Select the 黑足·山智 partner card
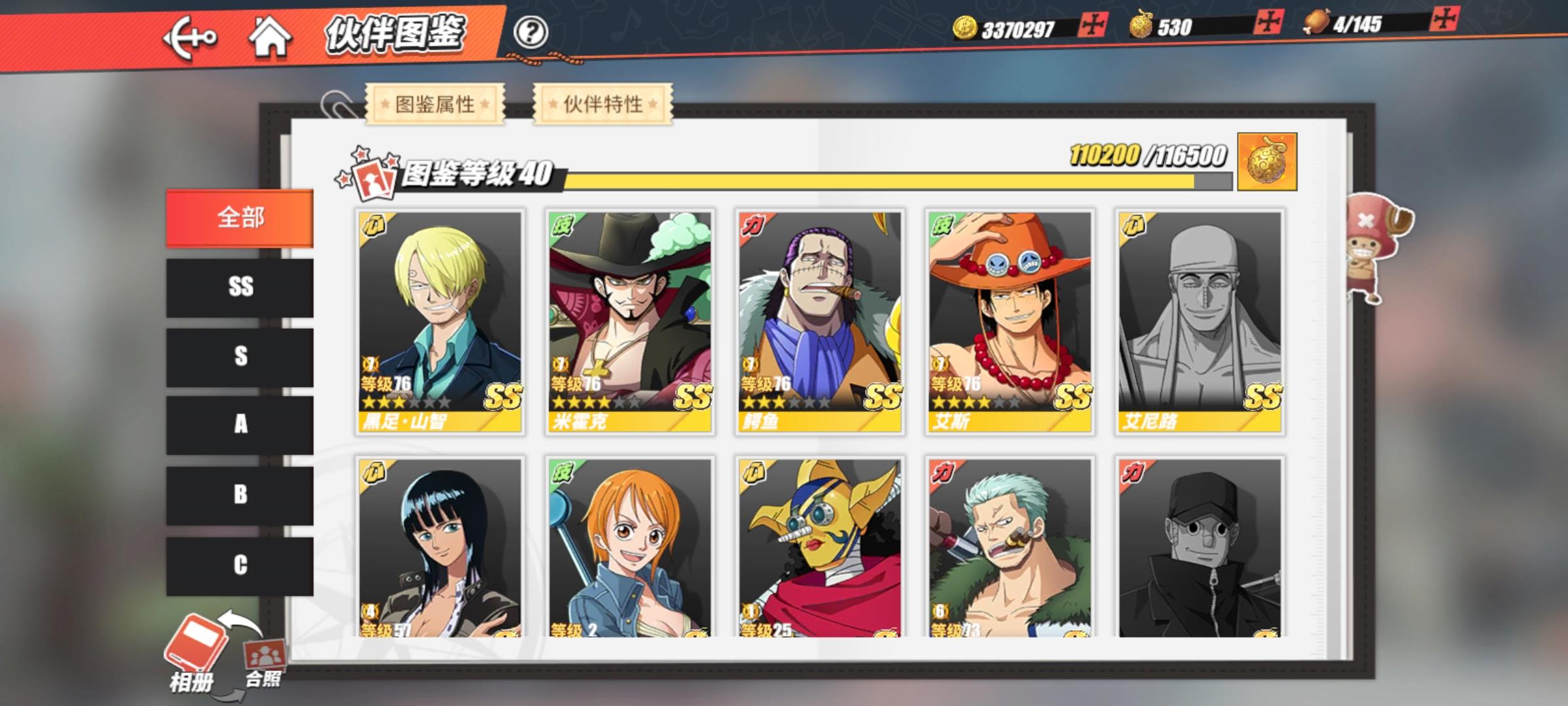 click(x=440, y=322)
